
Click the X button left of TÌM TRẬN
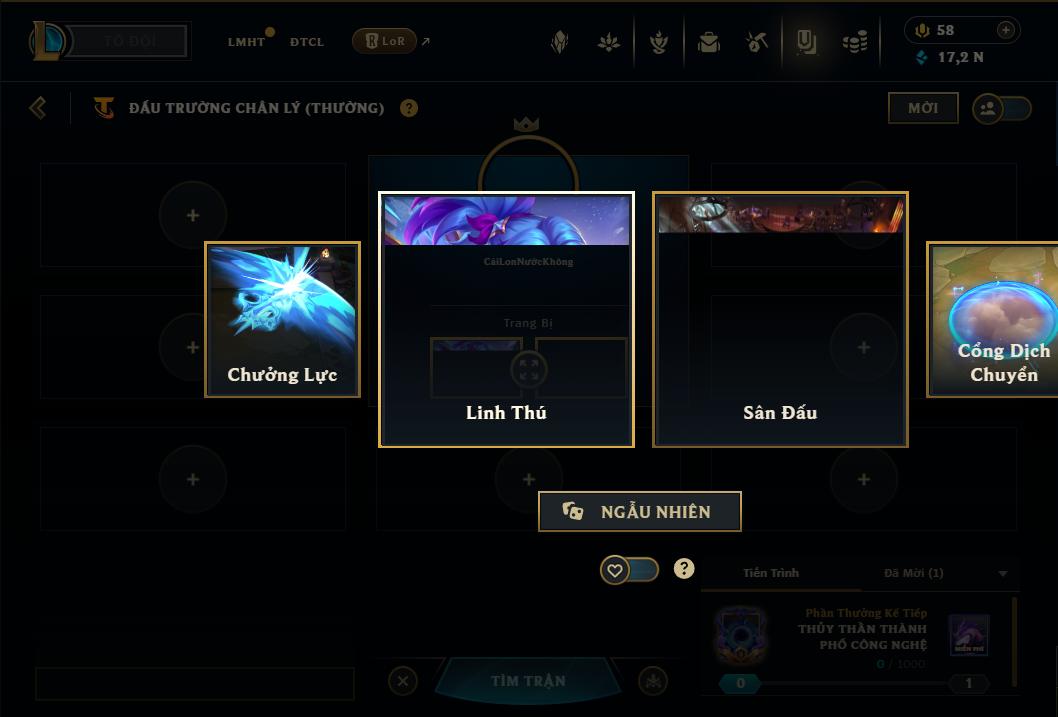point(402,681)
